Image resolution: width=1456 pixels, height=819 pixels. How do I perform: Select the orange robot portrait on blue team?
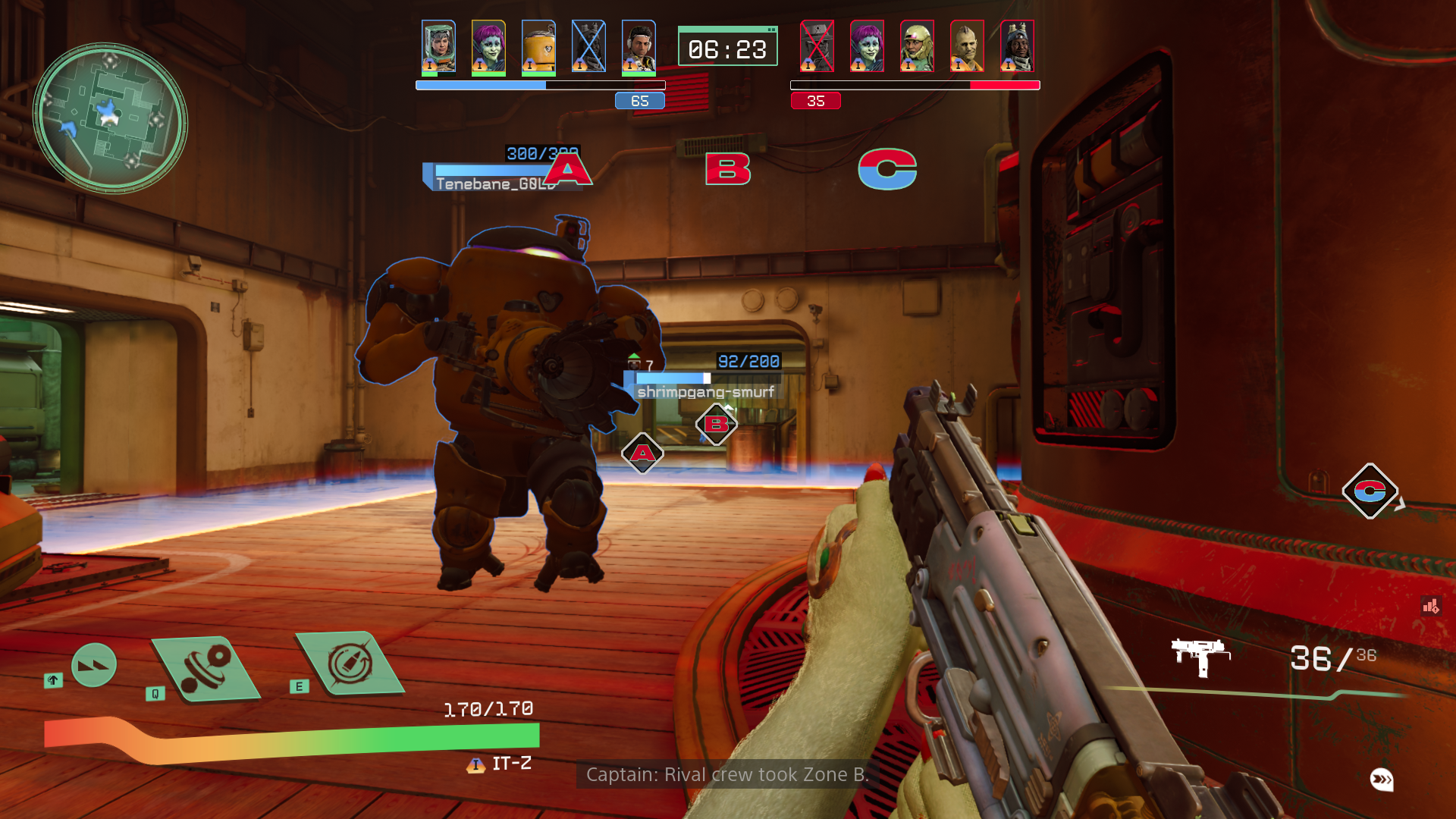[538, 47]
